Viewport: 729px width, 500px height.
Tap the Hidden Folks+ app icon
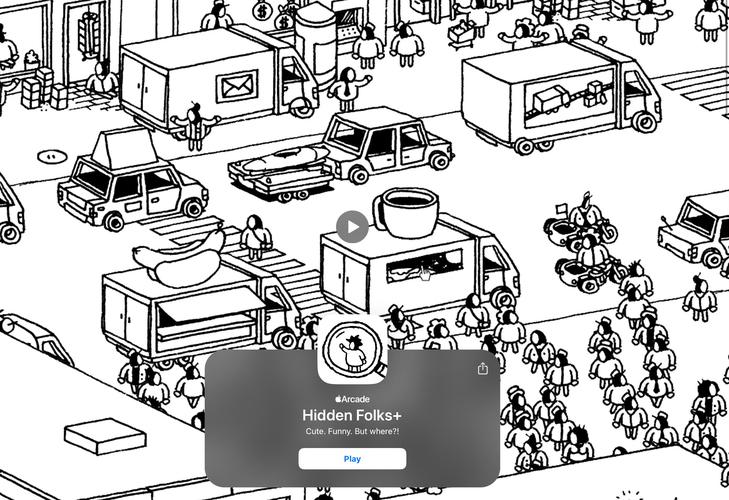coord(352,350)
